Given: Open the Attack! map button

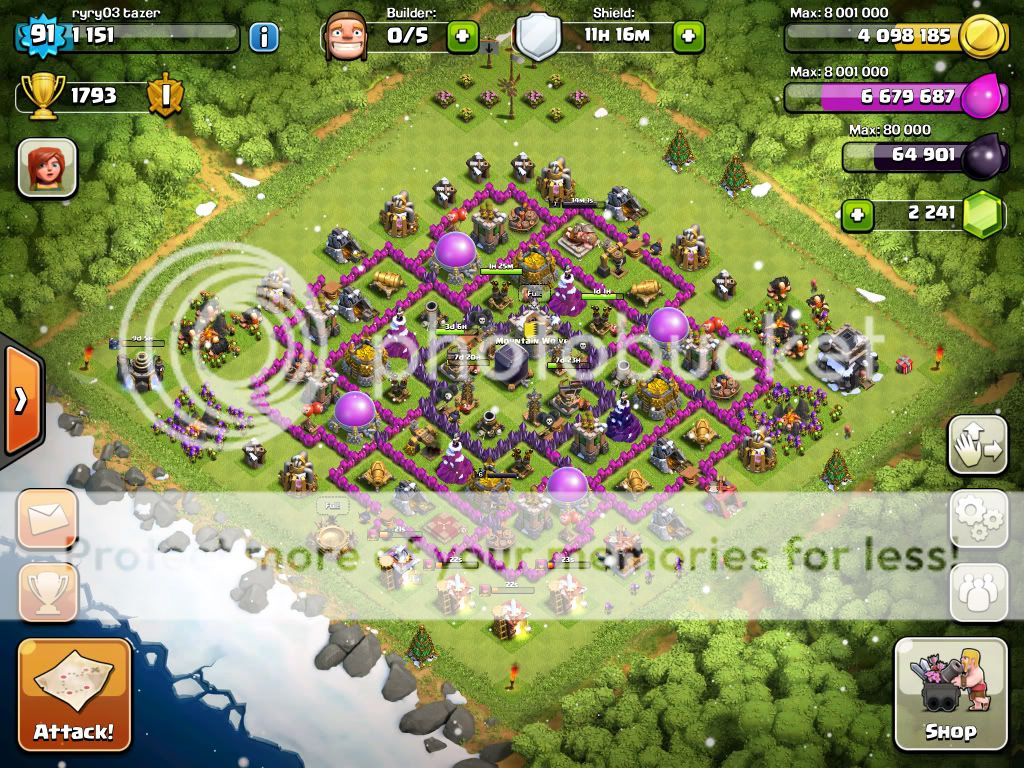Looking at the screenshot, I should [x=74, y=693].
